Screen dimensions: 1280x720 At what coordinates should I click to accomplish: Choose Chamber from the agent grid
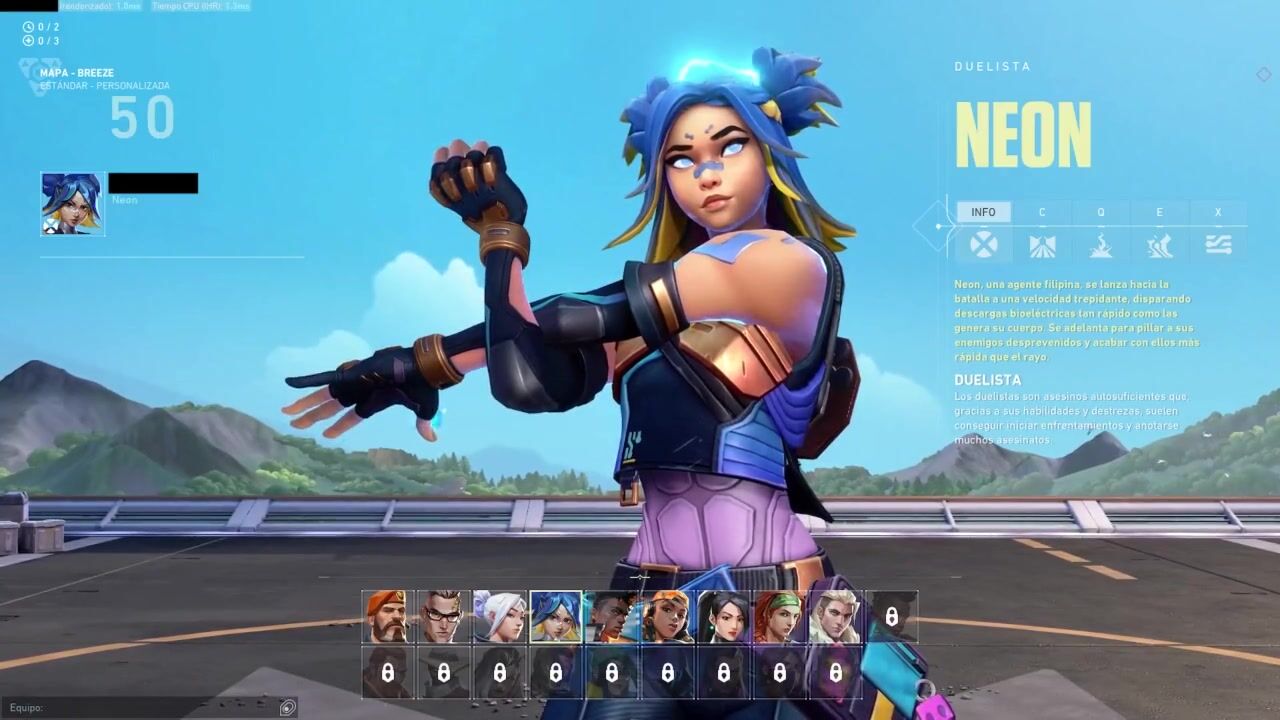pos(443,617)
